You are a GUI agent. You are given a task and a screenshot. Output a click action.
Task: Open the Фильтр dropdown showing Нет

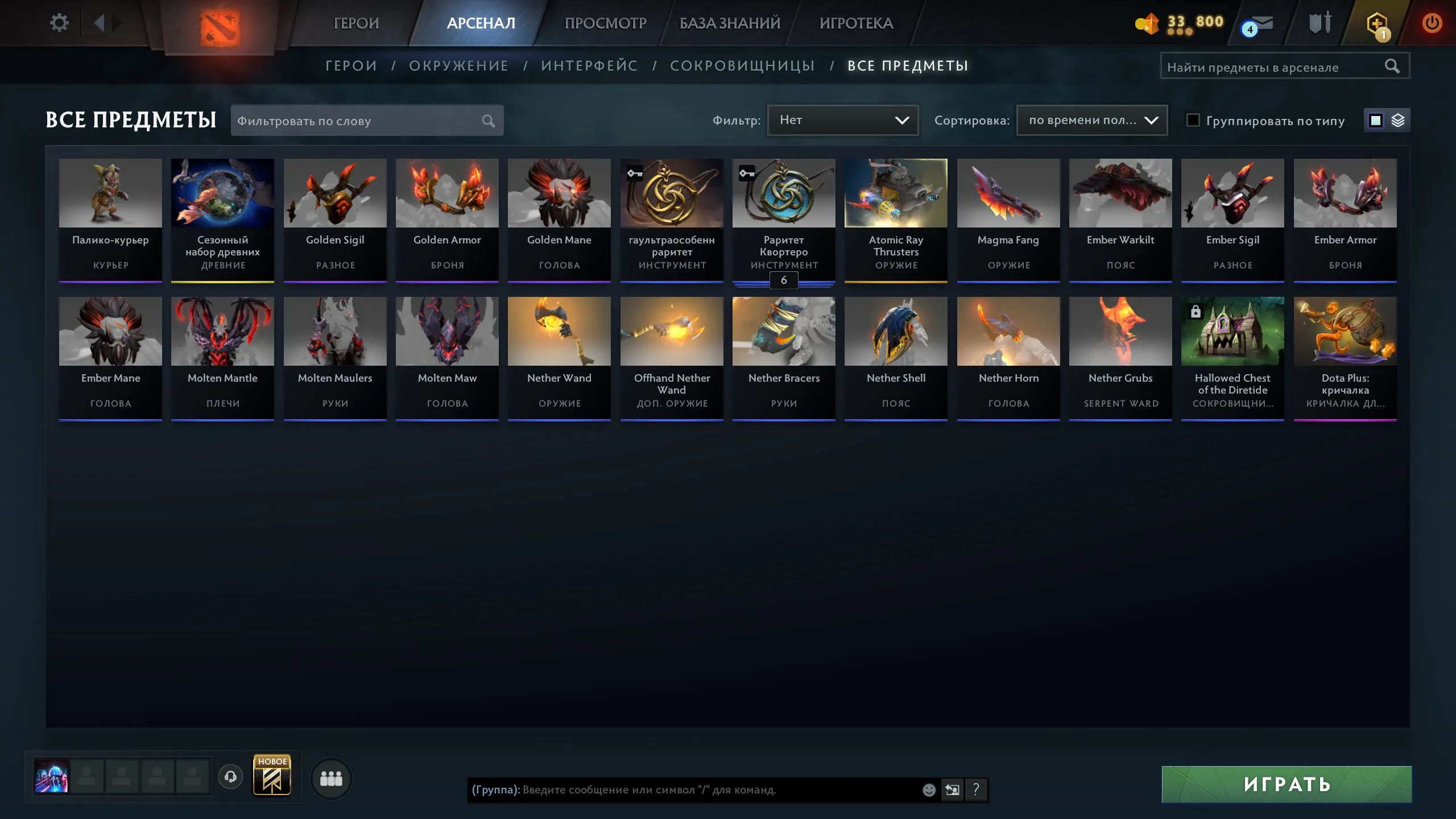click(x=842, y=120)
